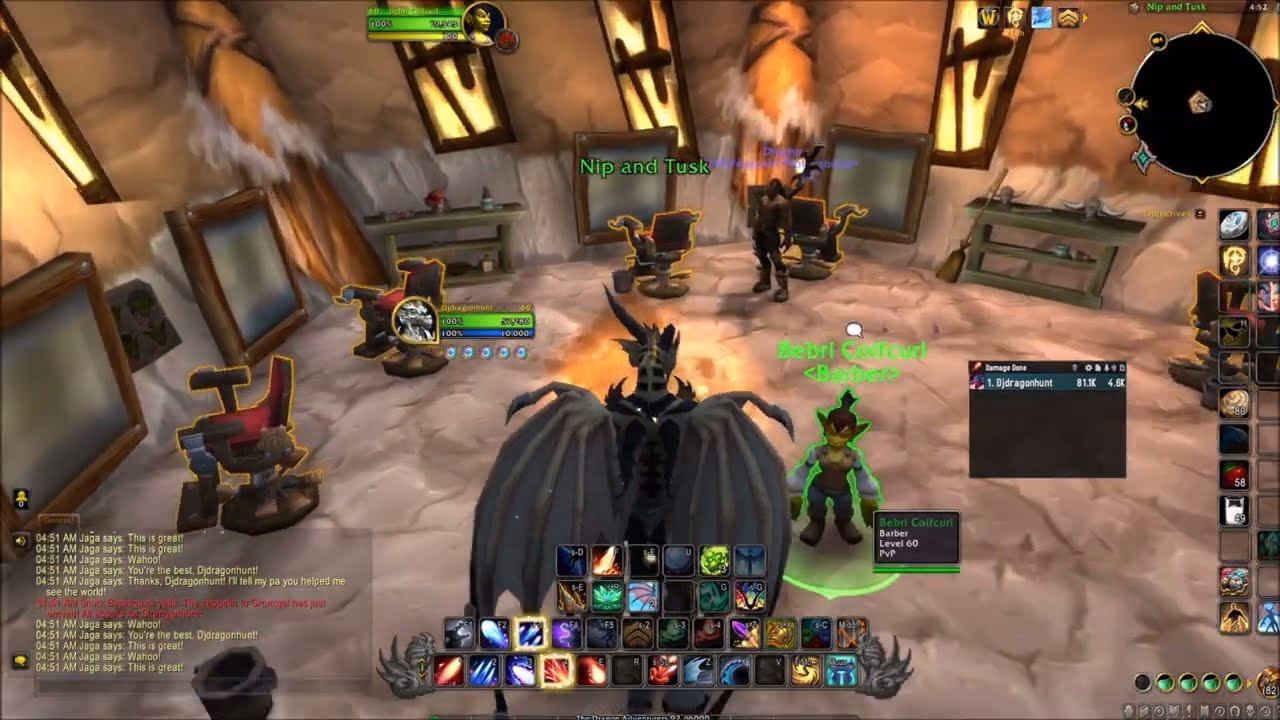
Task: Click Bebri Coifcurl to target the barber
Action: (x=840, y=460)
